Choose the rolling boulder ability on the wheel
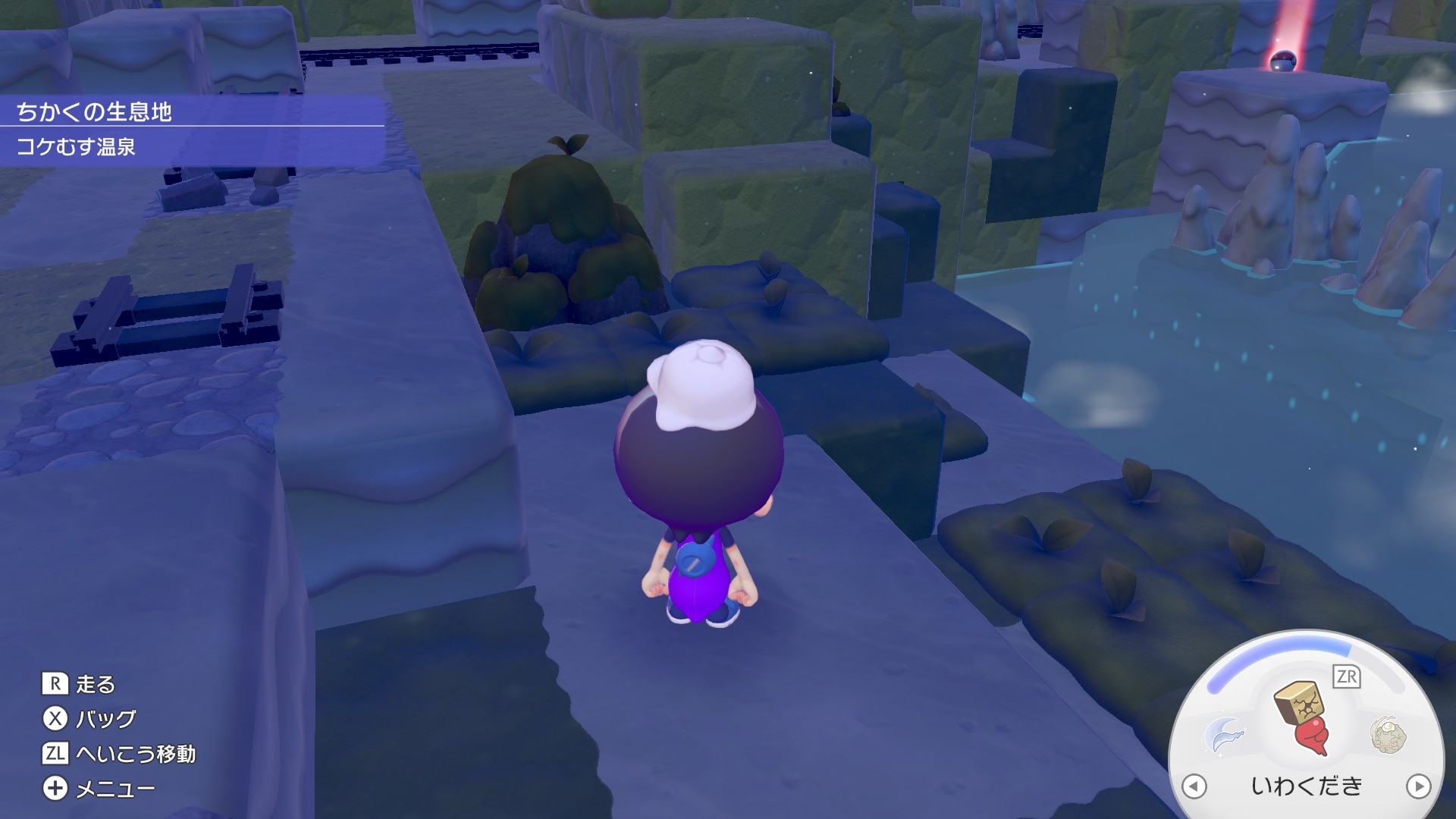The image size is (1456, 819). (1388, 736)
